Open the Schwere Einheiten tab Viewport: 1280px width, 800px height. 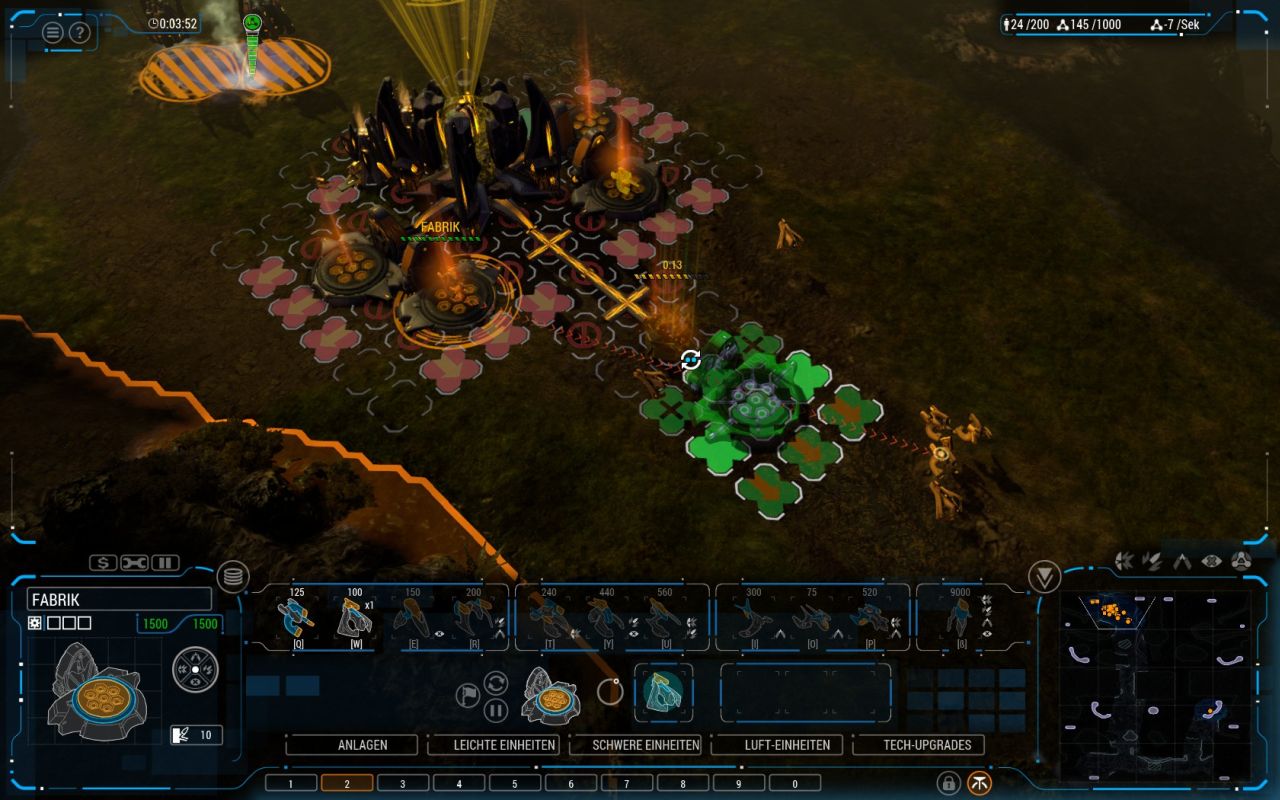coord(634,745)
